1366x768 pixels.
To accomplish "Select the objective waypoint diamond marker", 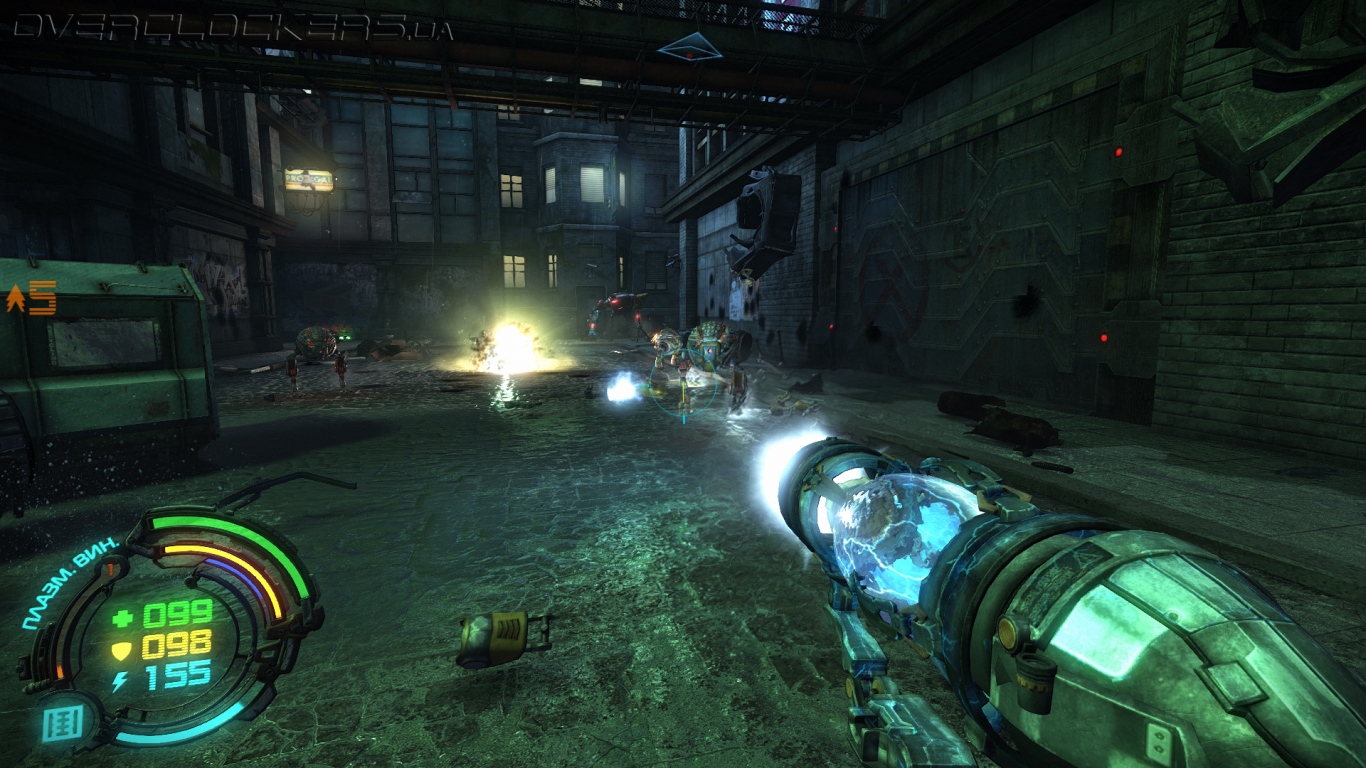I will coord(689,46).
